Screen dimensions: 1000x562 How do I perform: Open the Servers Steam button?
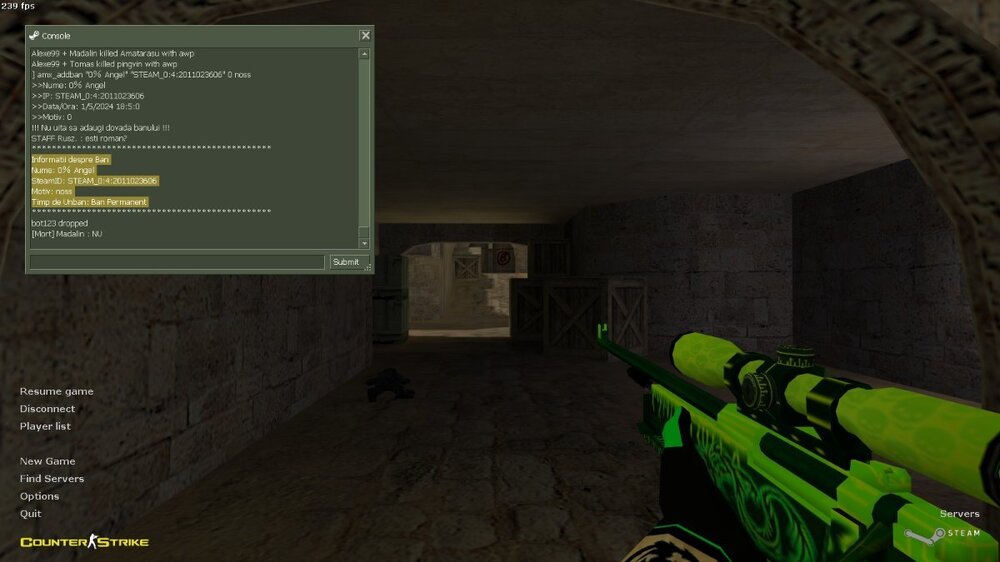click(x=958, y=514)
